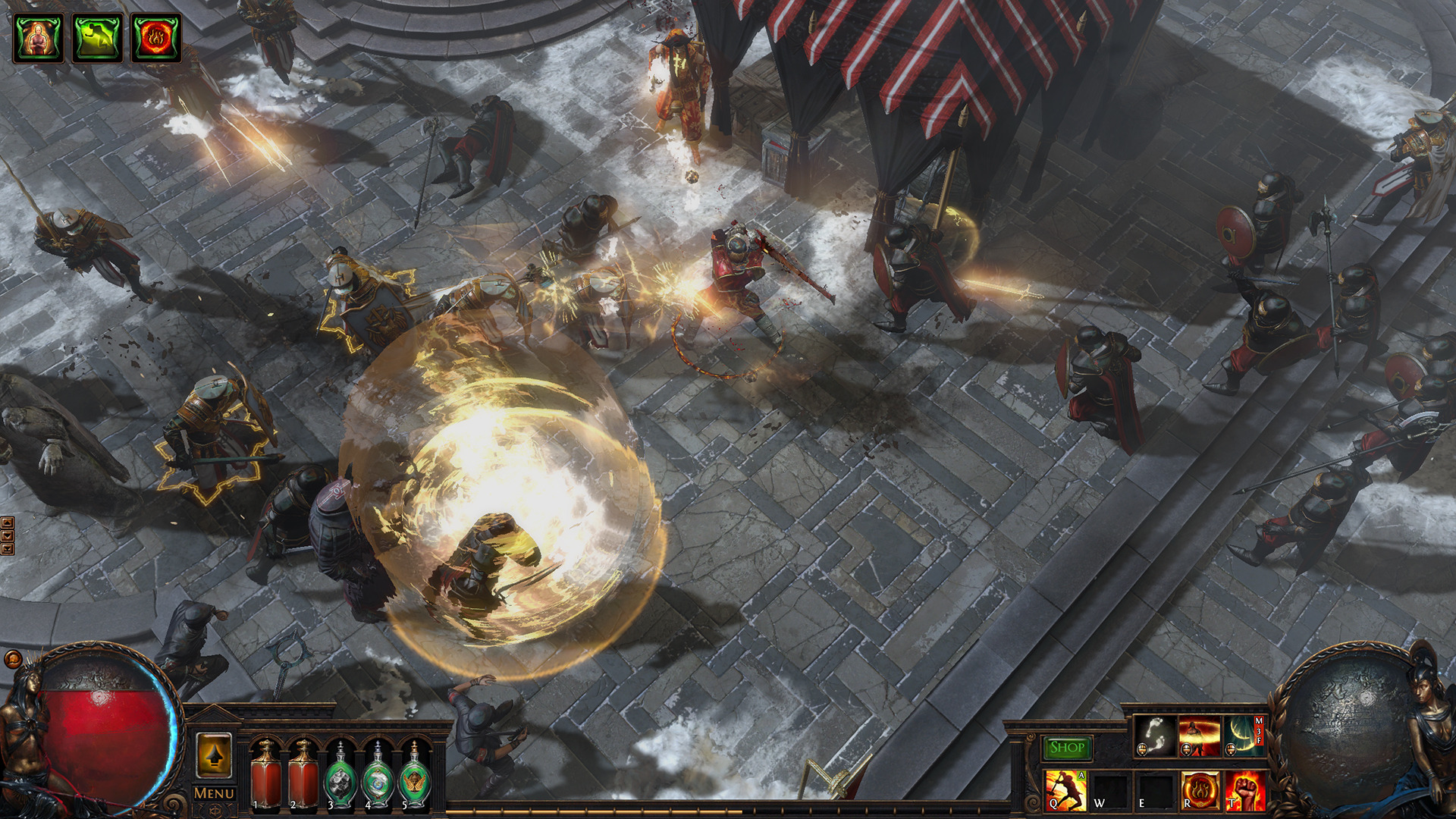Image resolution: width=1456 pixels, height=819 pixels.
Task: Click the golden level-up arrow button
Action: [x=214, y=755]
